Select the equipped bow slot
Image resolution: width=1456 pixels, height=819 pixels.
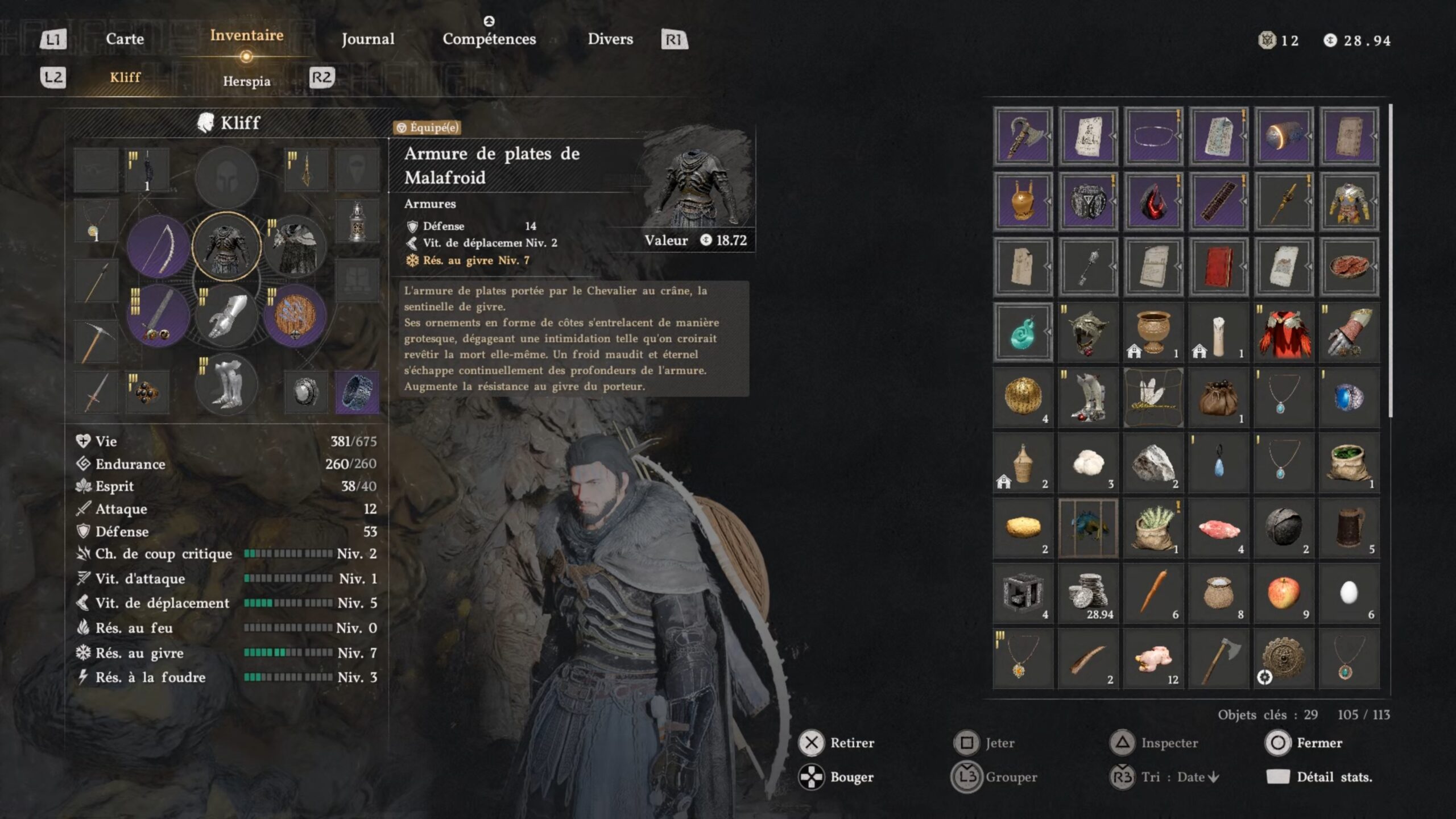(158, 246)
